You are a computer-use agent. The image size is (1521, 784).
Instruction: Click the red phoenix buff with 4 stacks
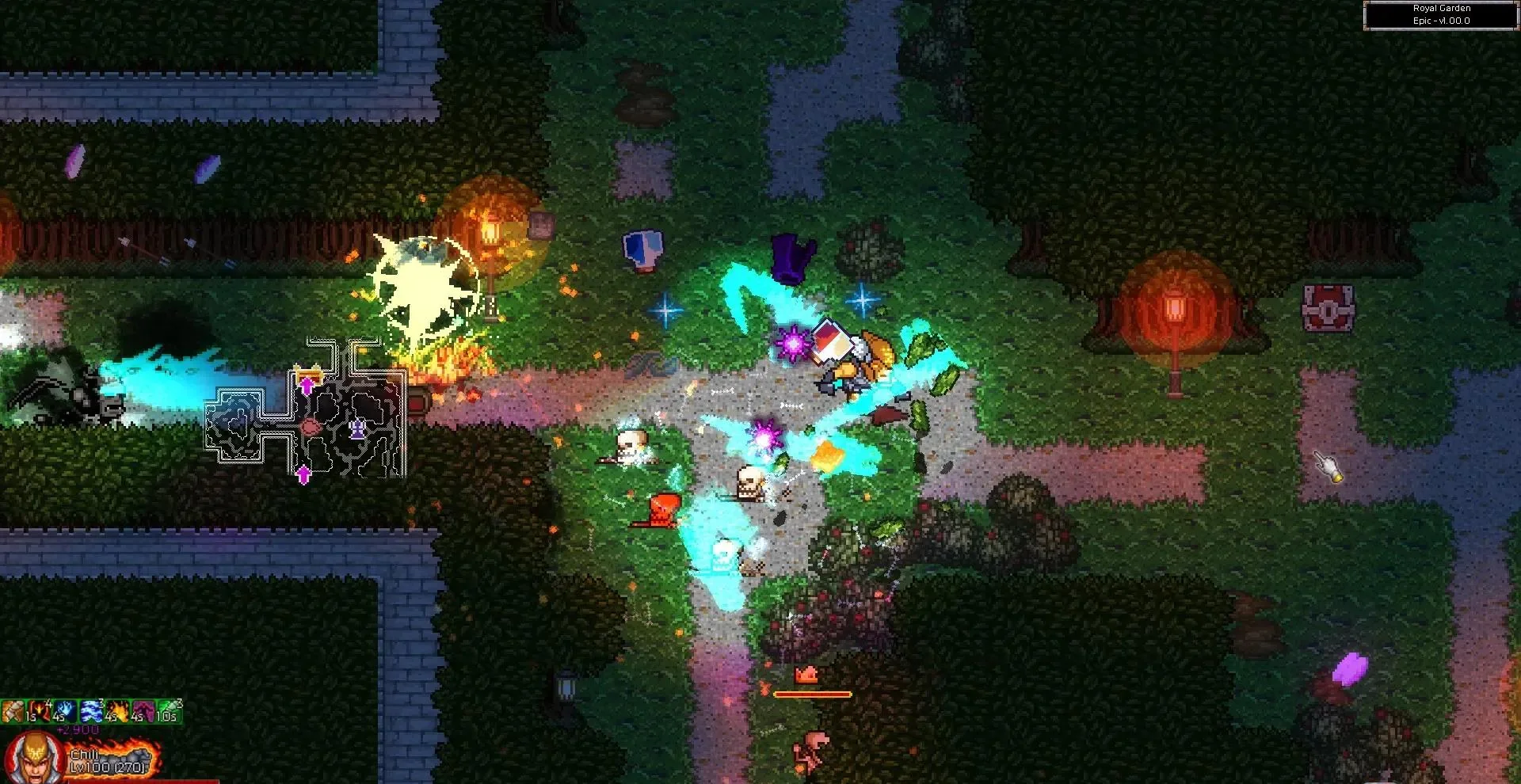click(x=39, y=711)
